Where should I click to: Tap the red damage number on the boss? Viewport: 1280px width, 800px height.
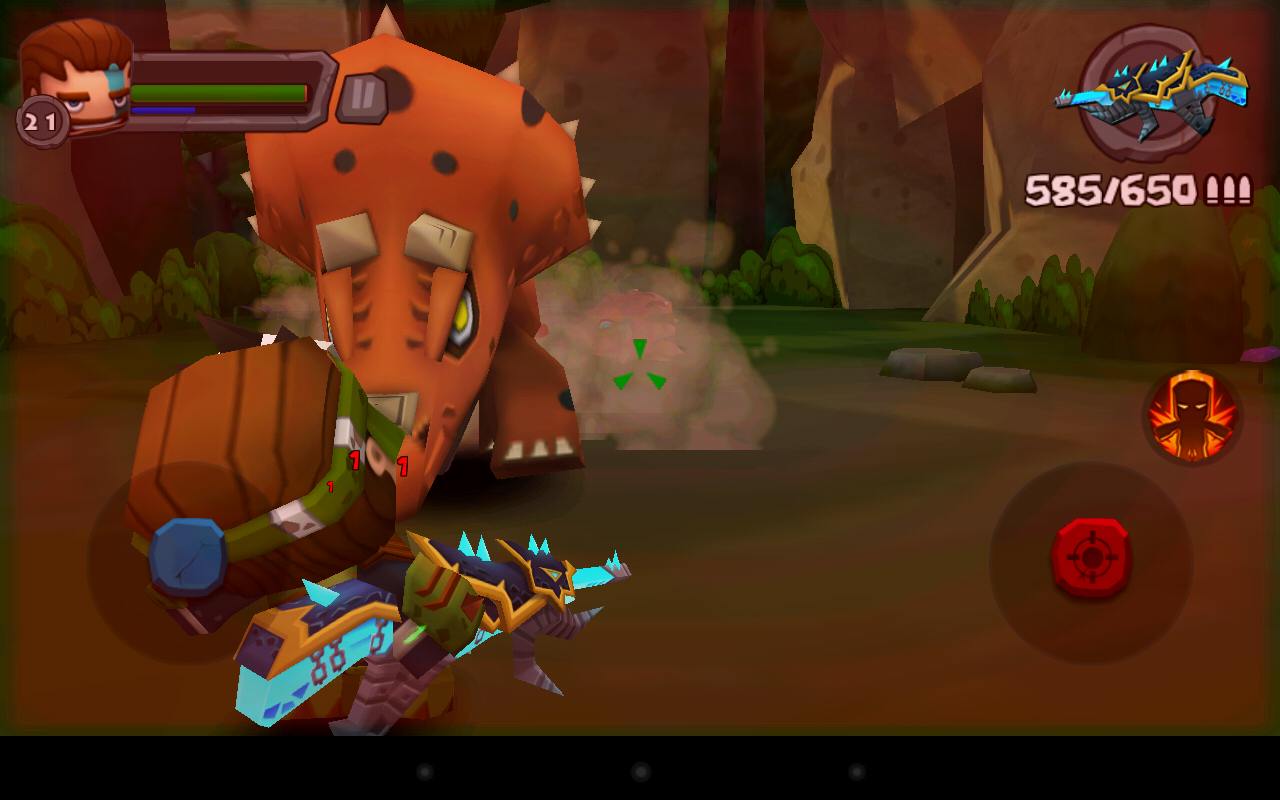(353, 460)
